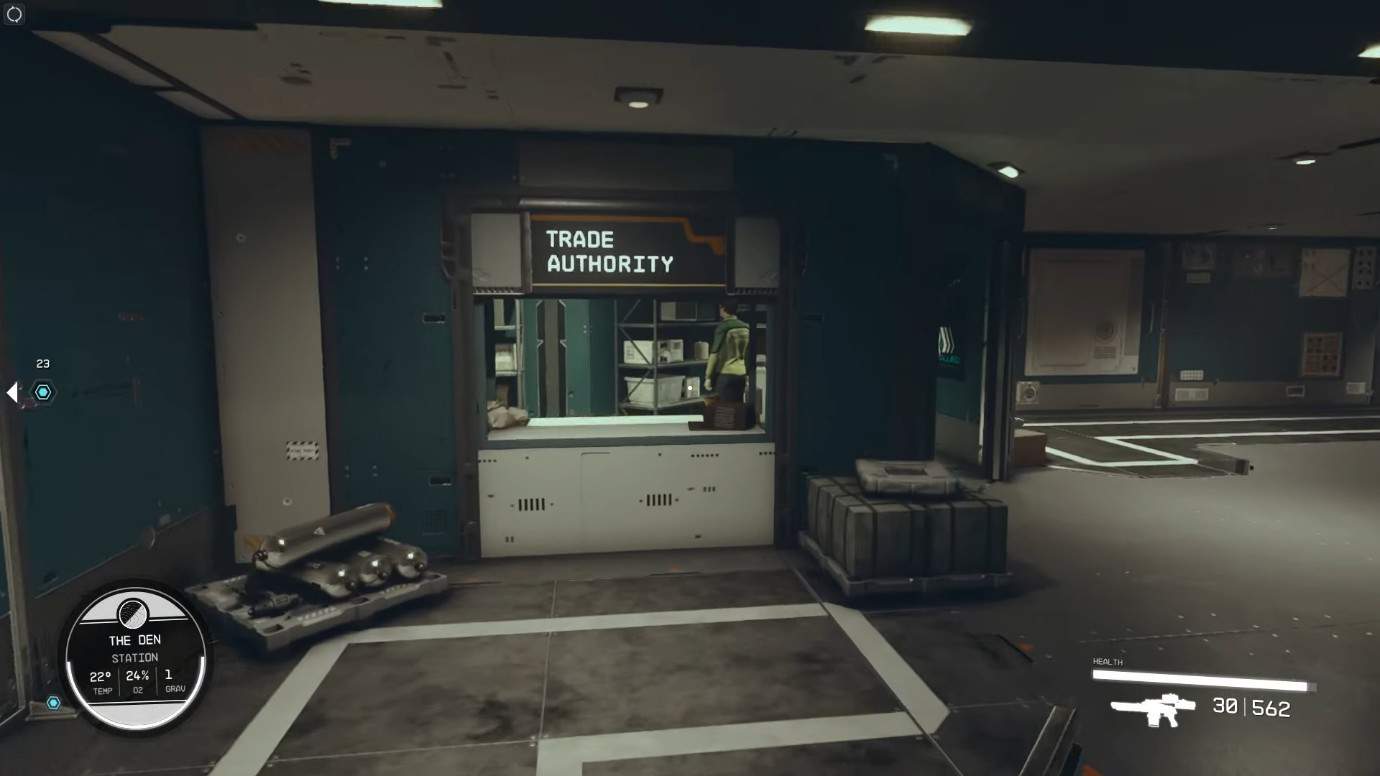Click the blue hexagon objective marker labeled 23
Image resolution: width=1380 pixels, height=776 pixels.
[x=43, y=392]
